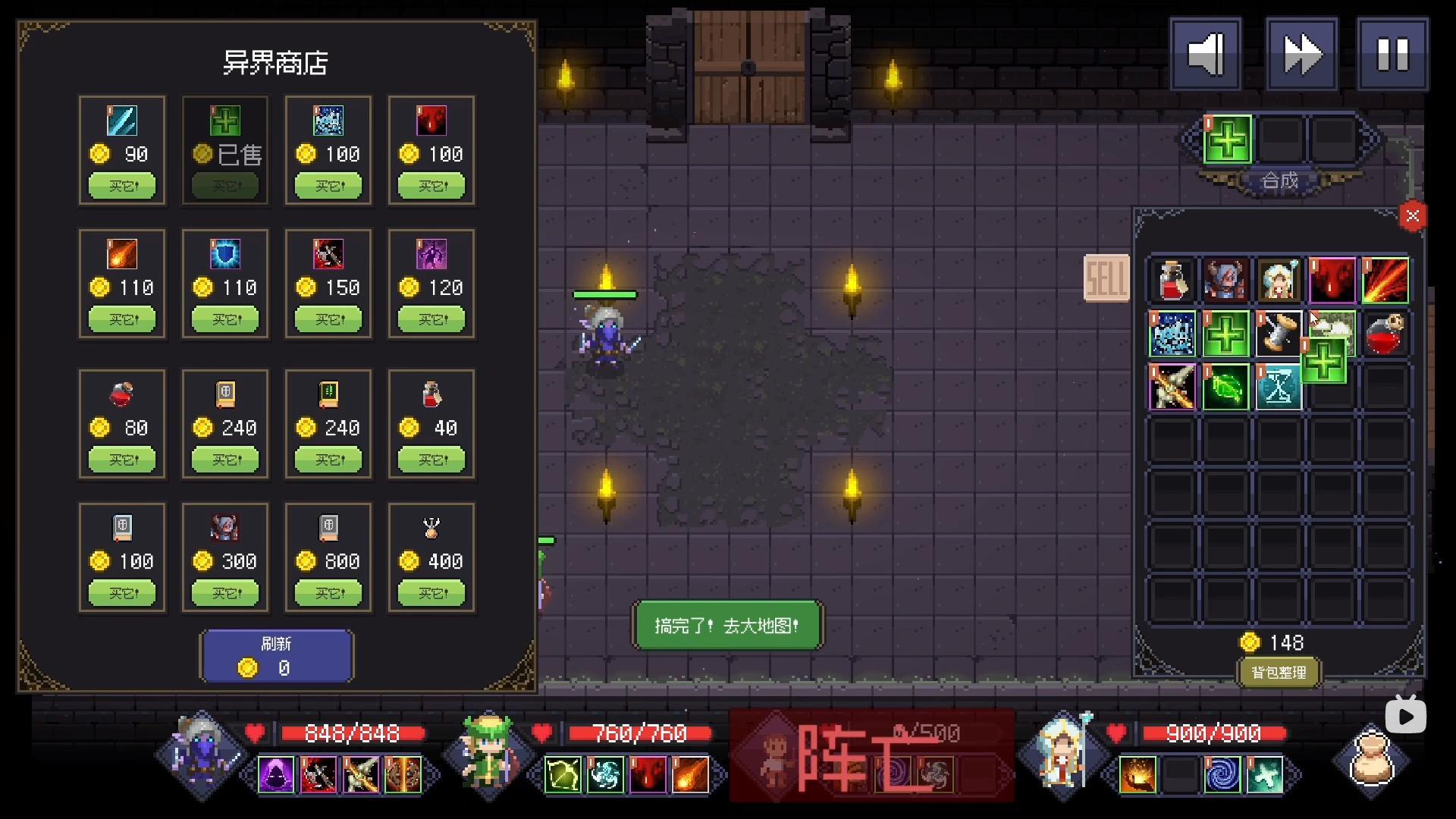Screen dimensions: 1456x819
Task: Buy the 150 gold crossed axes skill
Action: coord(328,319)
